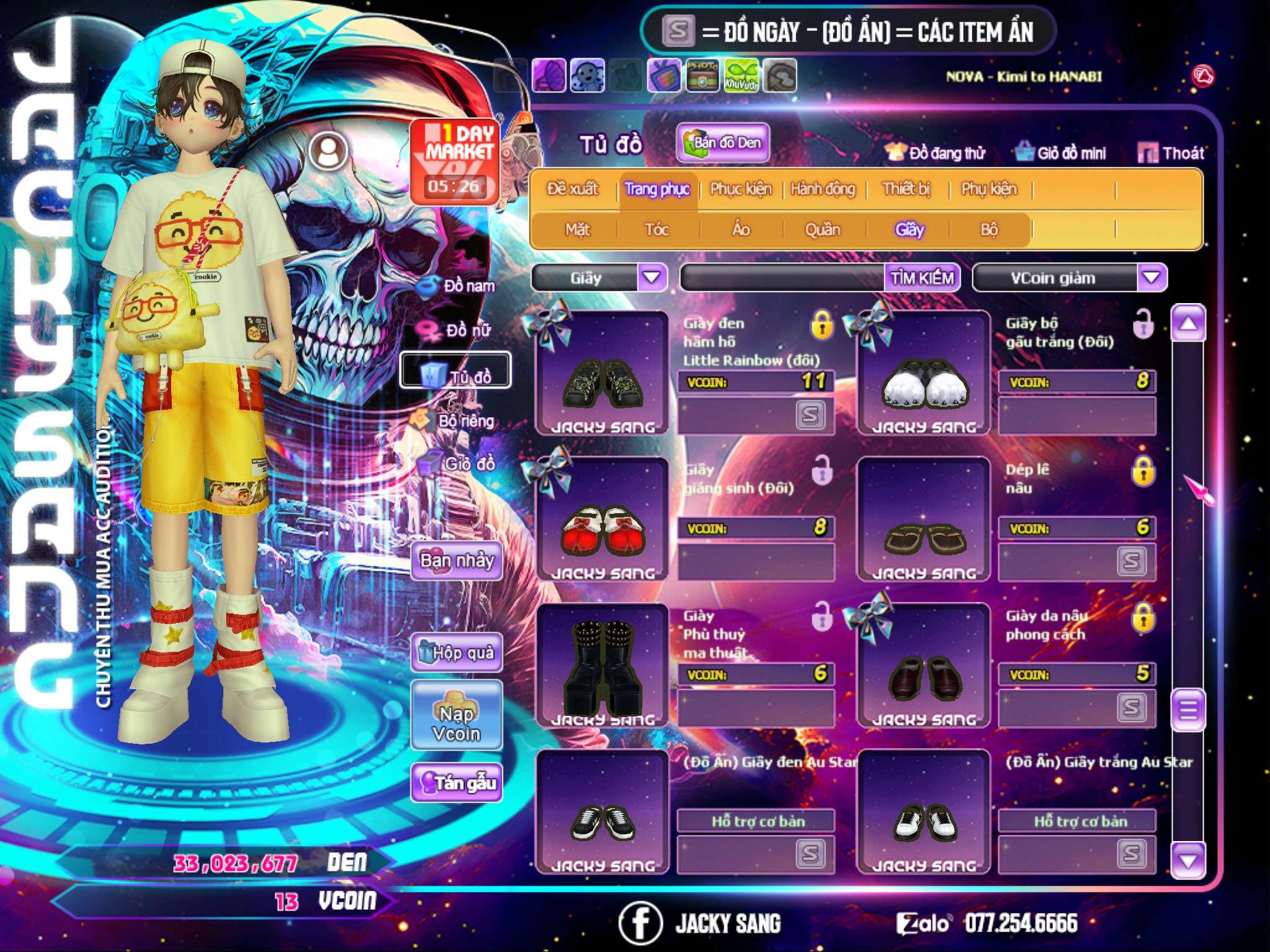The image size is (1270, 952).
Task: Switch to the Hành động tab
Action: [822, 189]
